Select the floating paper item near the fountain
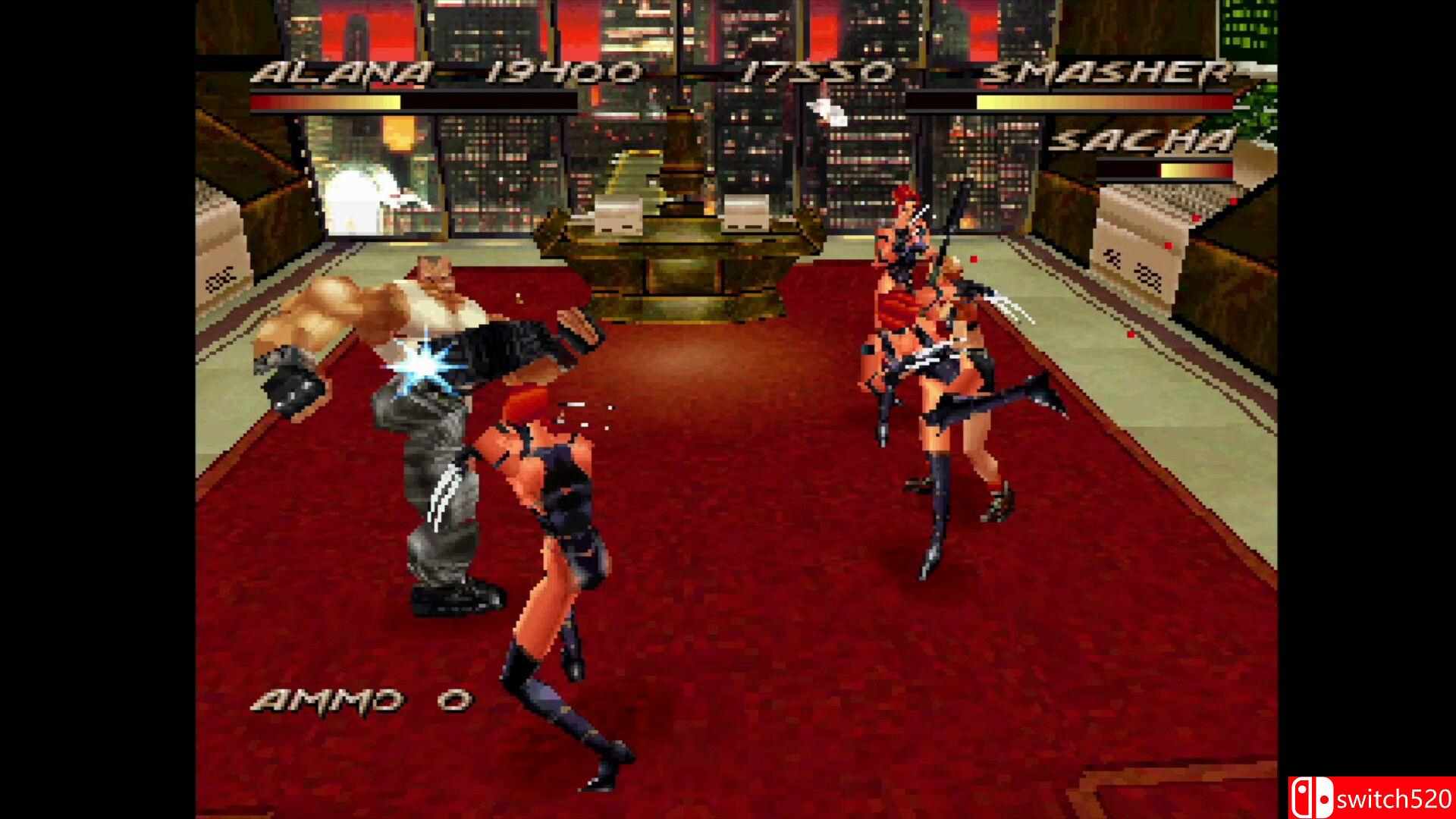Viewport: 1456px width, 819px height. point(829,111)
